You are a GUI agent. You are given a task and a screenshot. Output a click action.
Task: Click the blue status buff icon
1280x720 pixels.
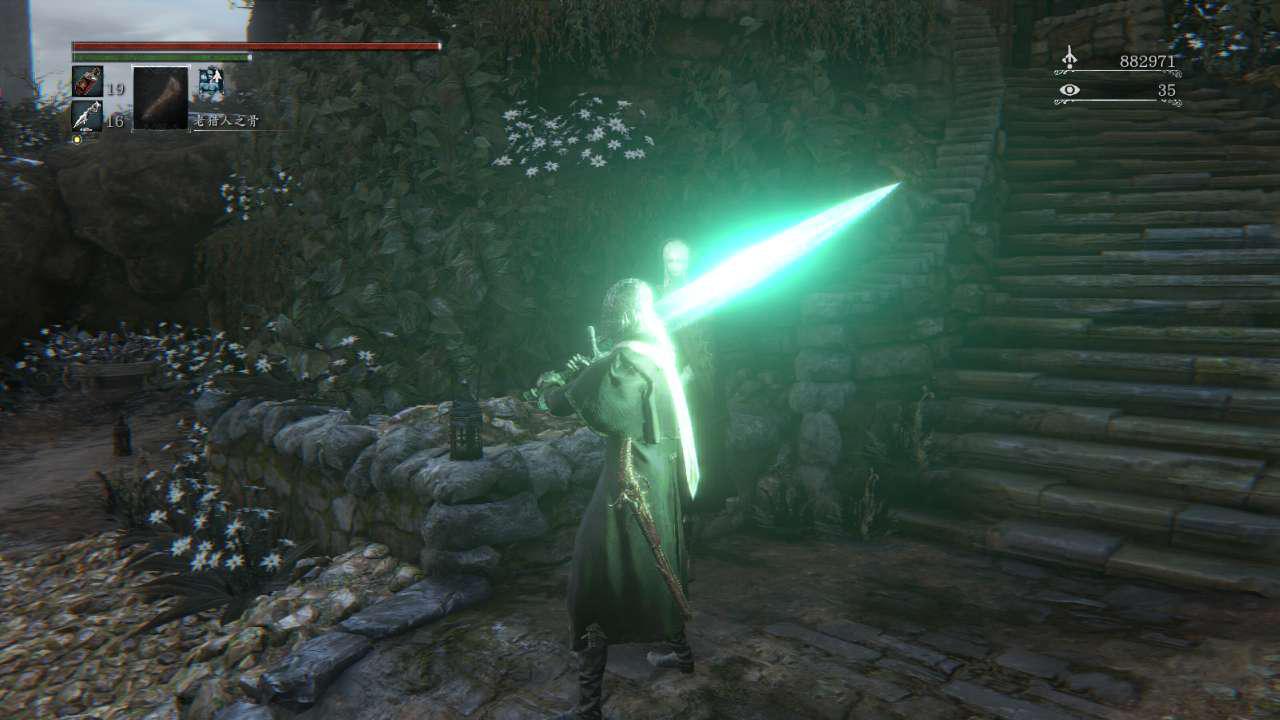click(x=211, y=82)
